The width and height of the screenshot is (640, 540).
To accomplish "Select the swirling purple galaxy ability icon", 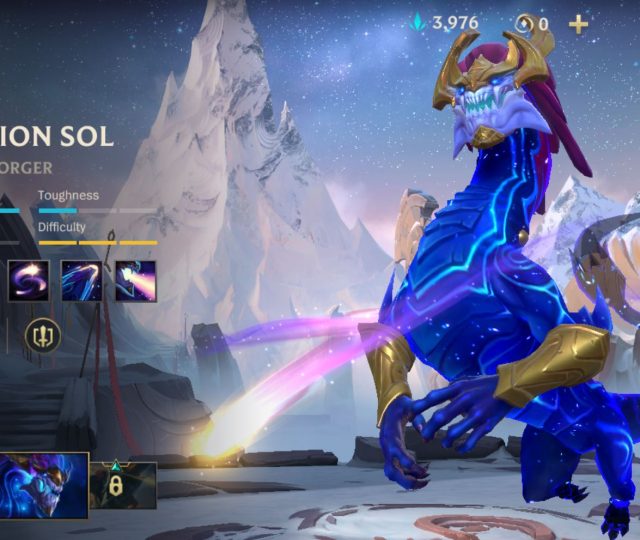I will point(27,280).
